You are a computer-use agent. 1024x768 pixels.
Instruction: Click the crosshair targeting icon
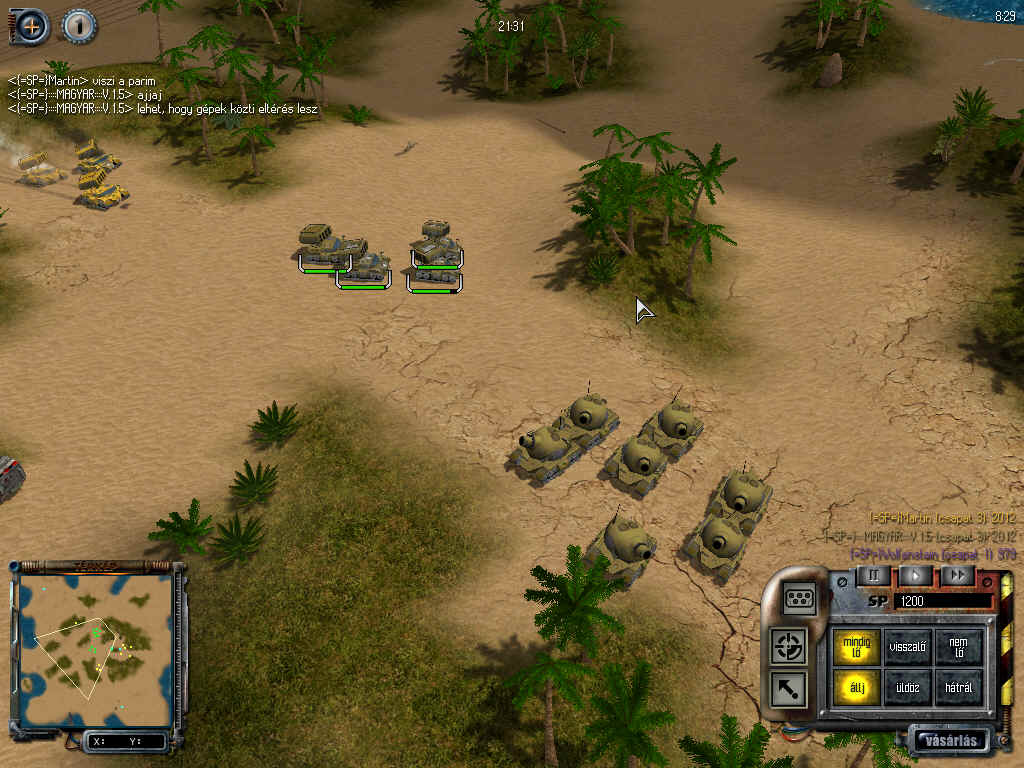[x=790, y=646]
